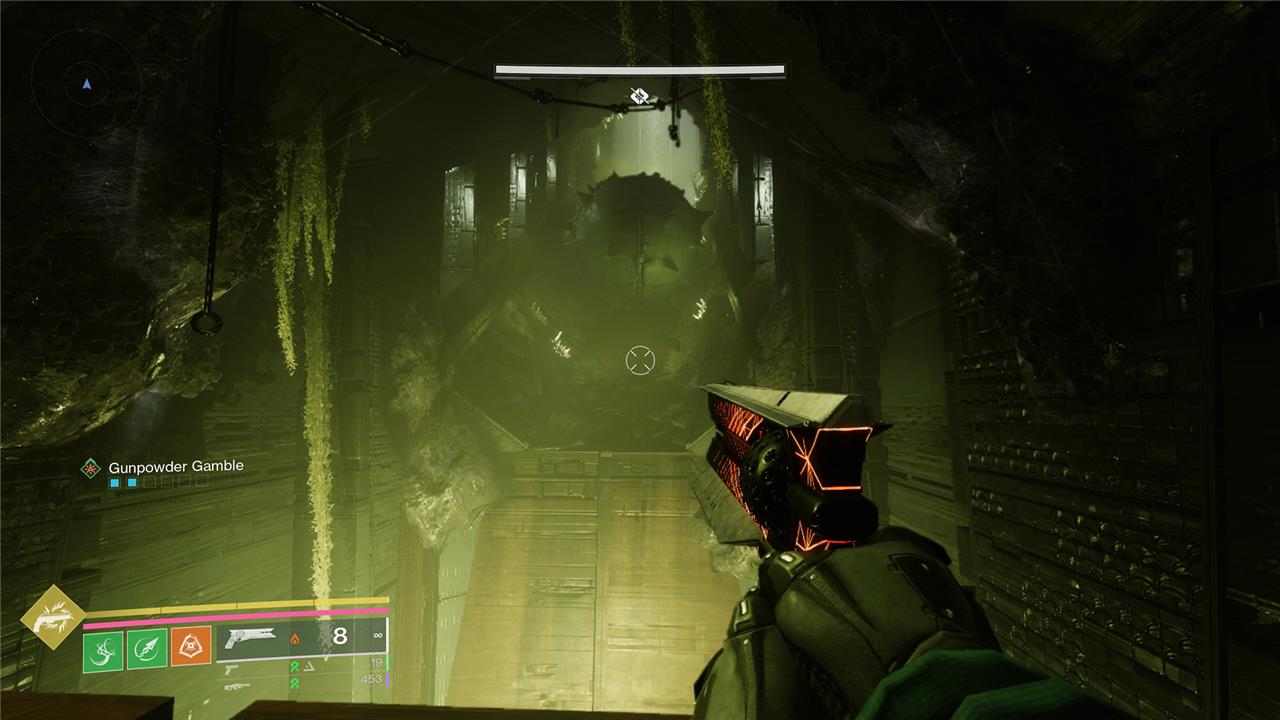Switch to the heavy weapon icon
1280x720 pixels.
236,686
